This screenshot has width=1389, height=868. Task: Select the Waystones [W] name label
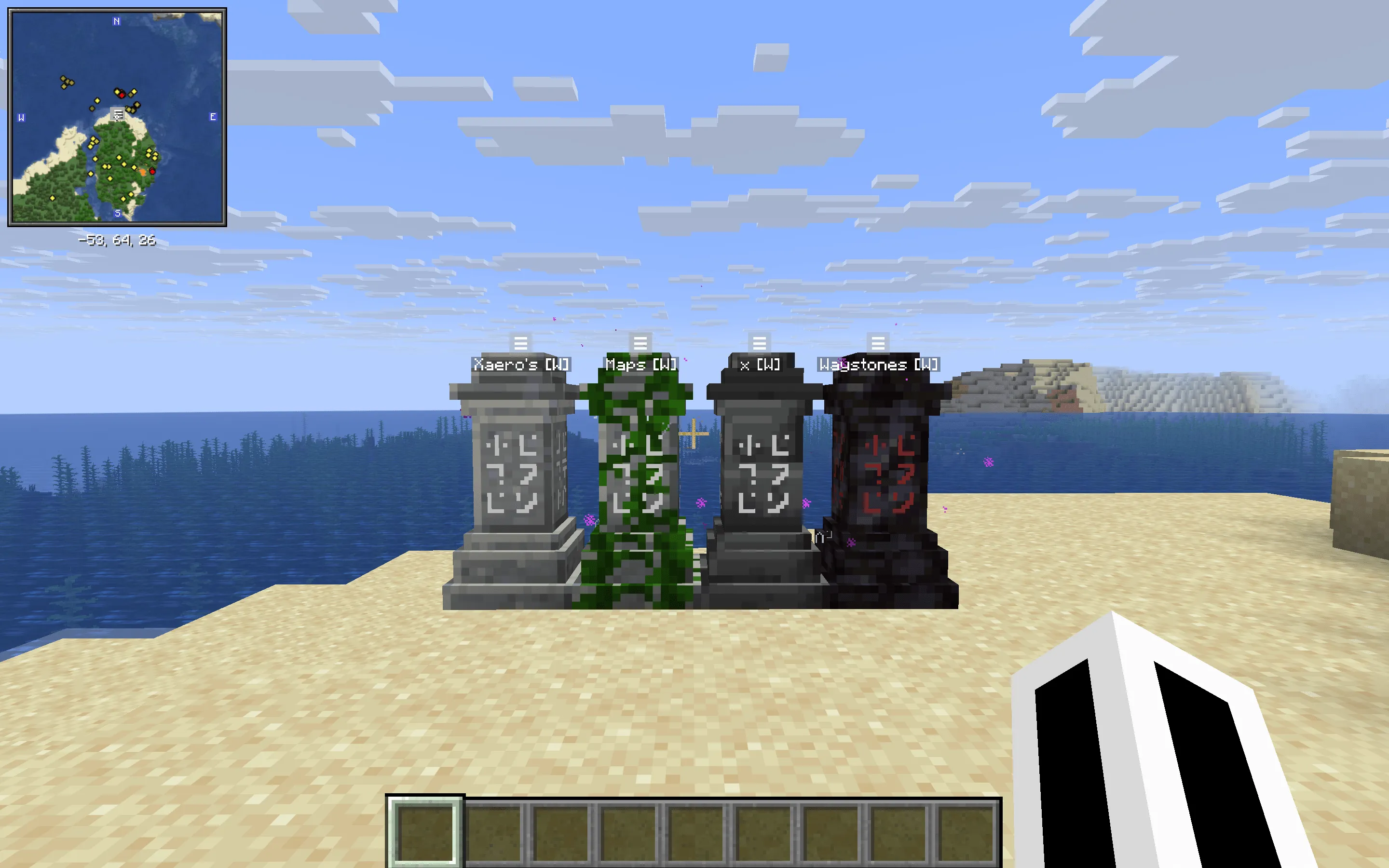[877, 365]
